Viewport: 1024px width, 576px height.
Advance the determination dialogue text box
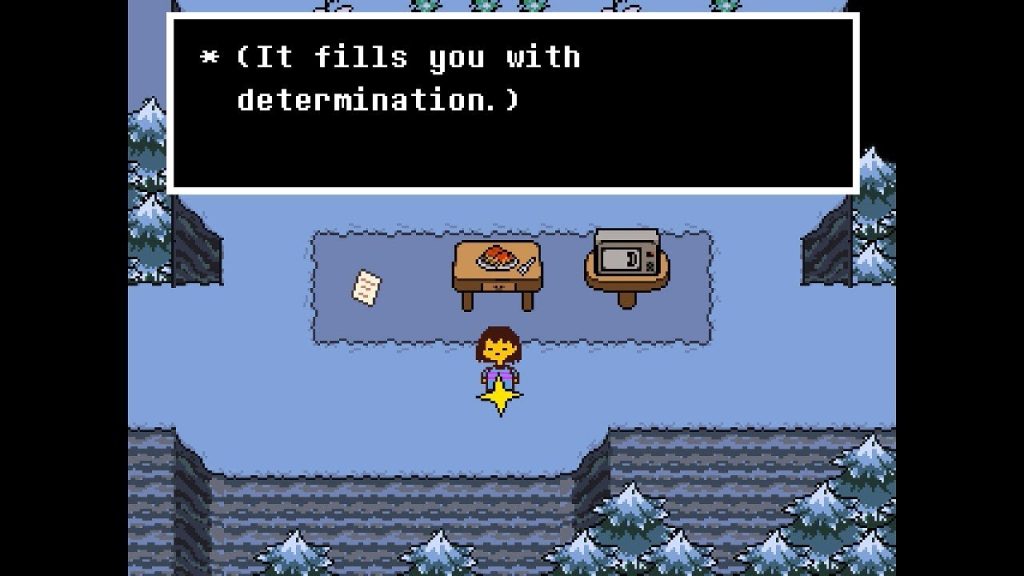tap(512, 102)
